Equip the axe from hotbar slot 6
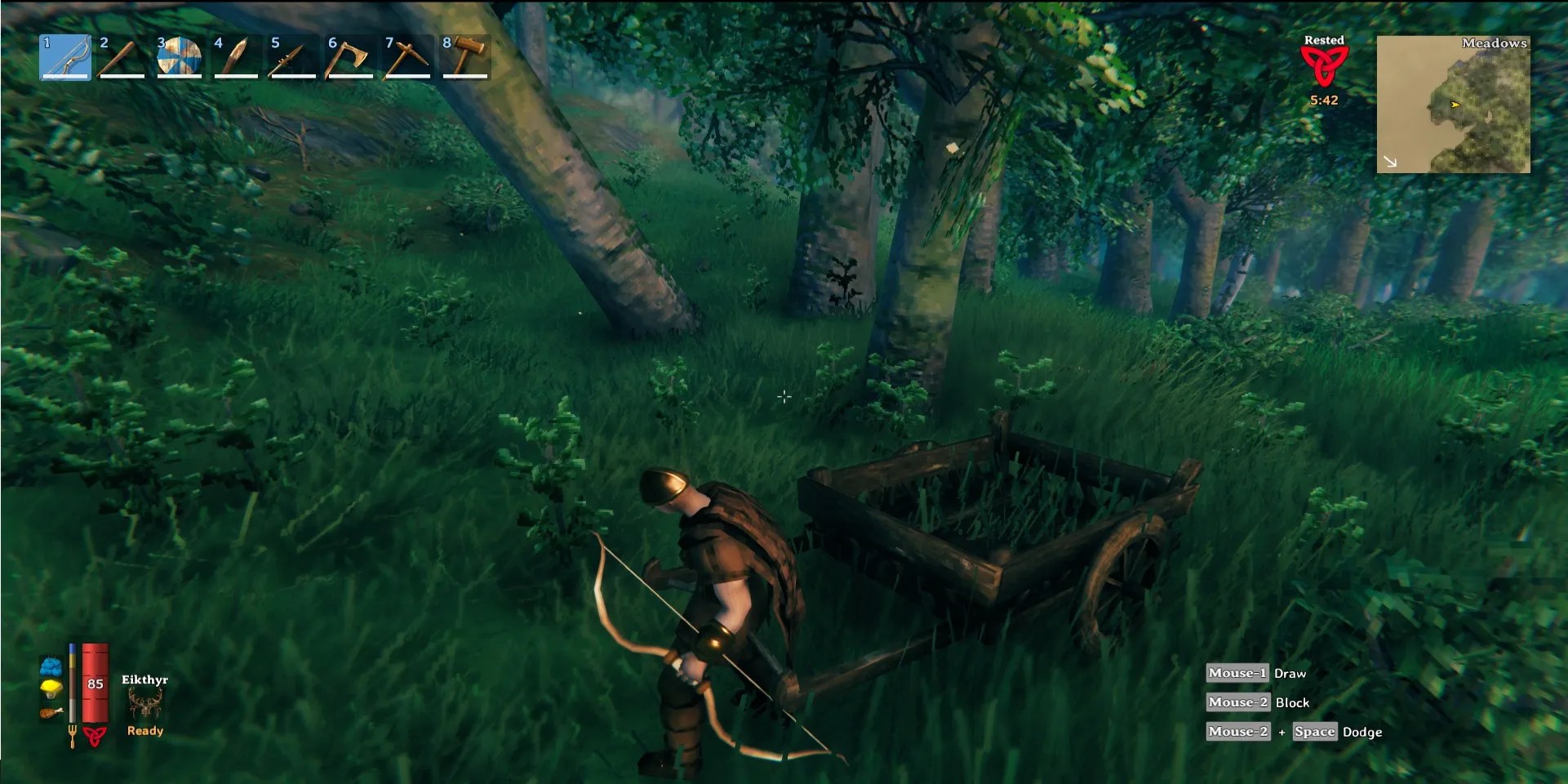1568x784 pixels. [x=349, y=57]
